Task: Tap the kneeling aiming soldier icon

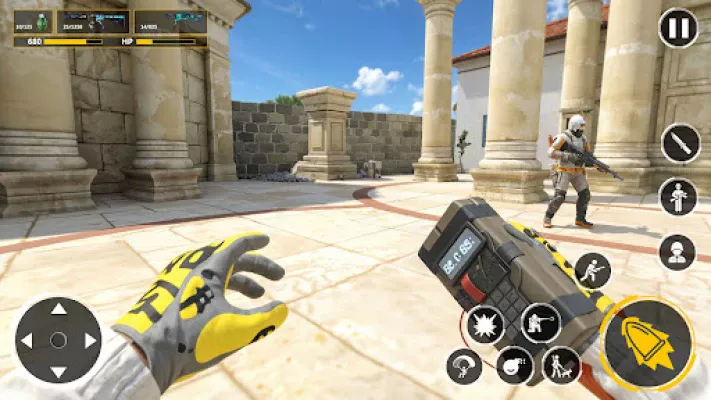Action: tap(540, 323)
